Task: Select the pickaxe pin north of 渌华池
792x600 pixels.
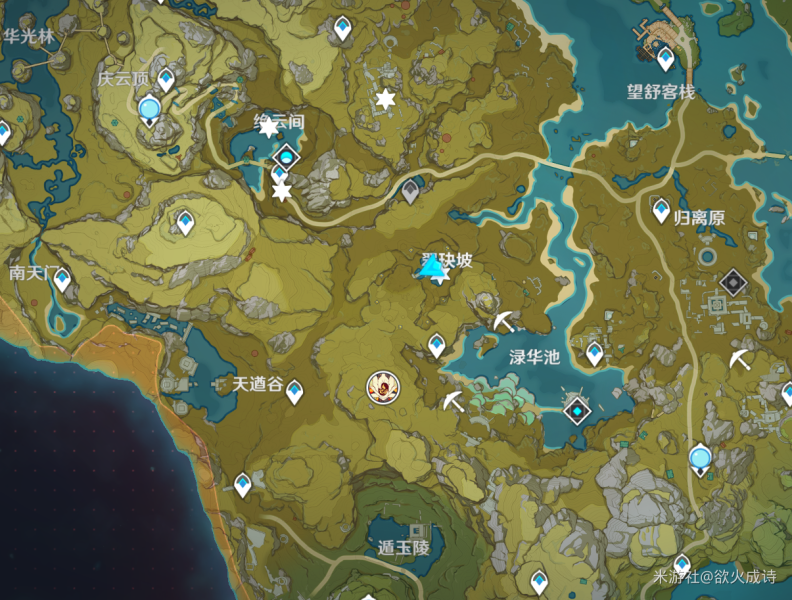Action: pos(504,322)
